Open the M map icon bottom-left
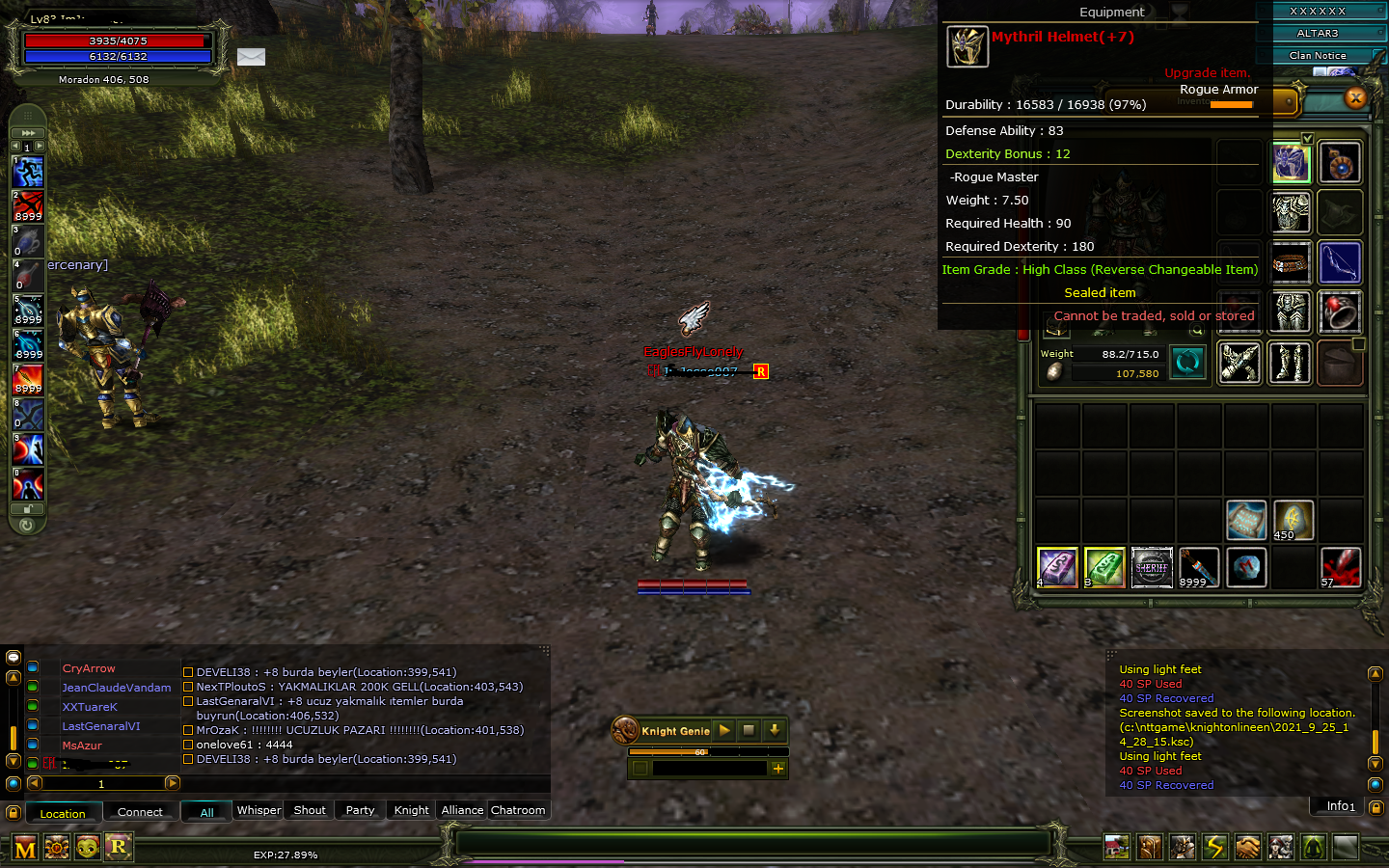 (26, 847)
